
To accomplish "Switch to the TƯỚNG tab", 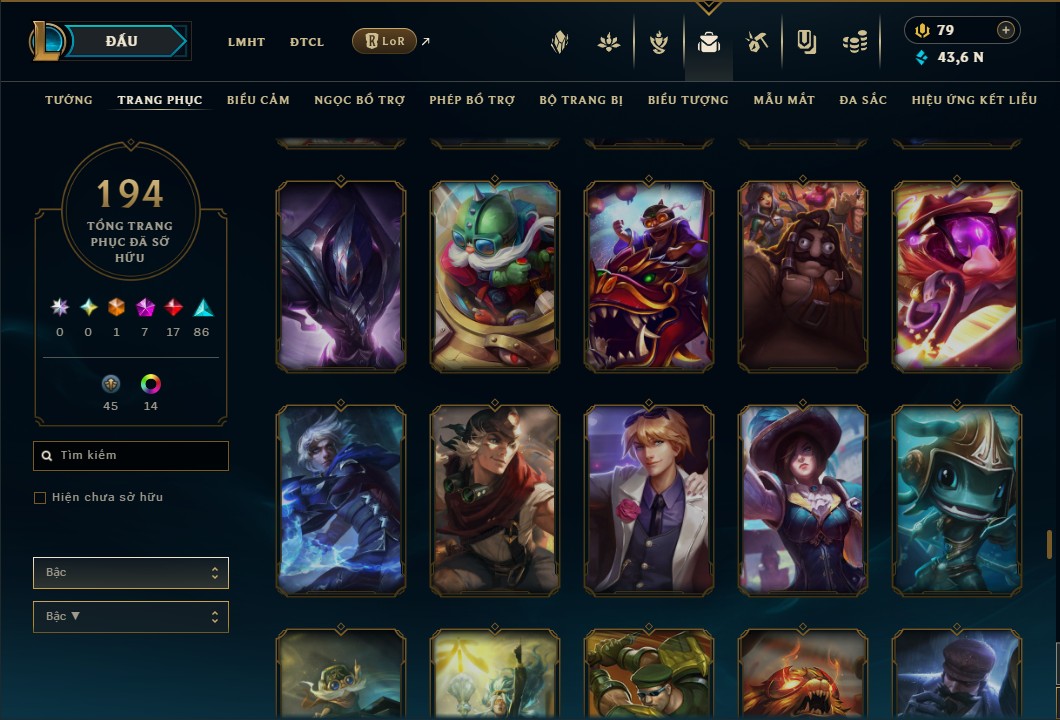I will click(69, 100).
